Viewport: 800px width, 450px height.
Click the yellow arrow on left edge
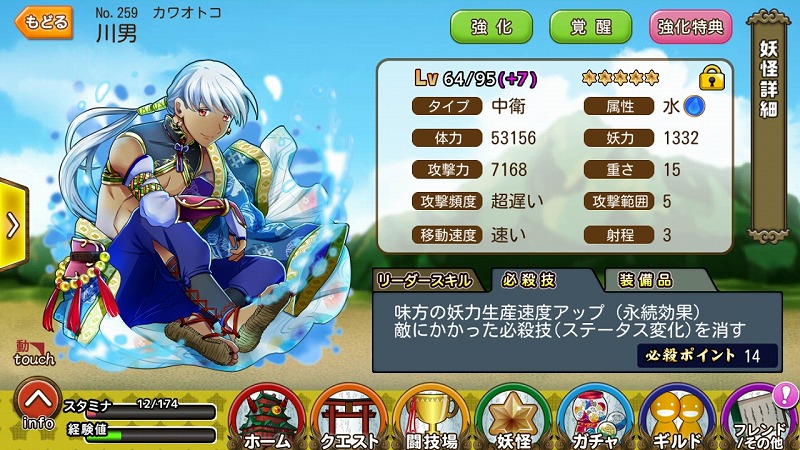coord(12,224)
